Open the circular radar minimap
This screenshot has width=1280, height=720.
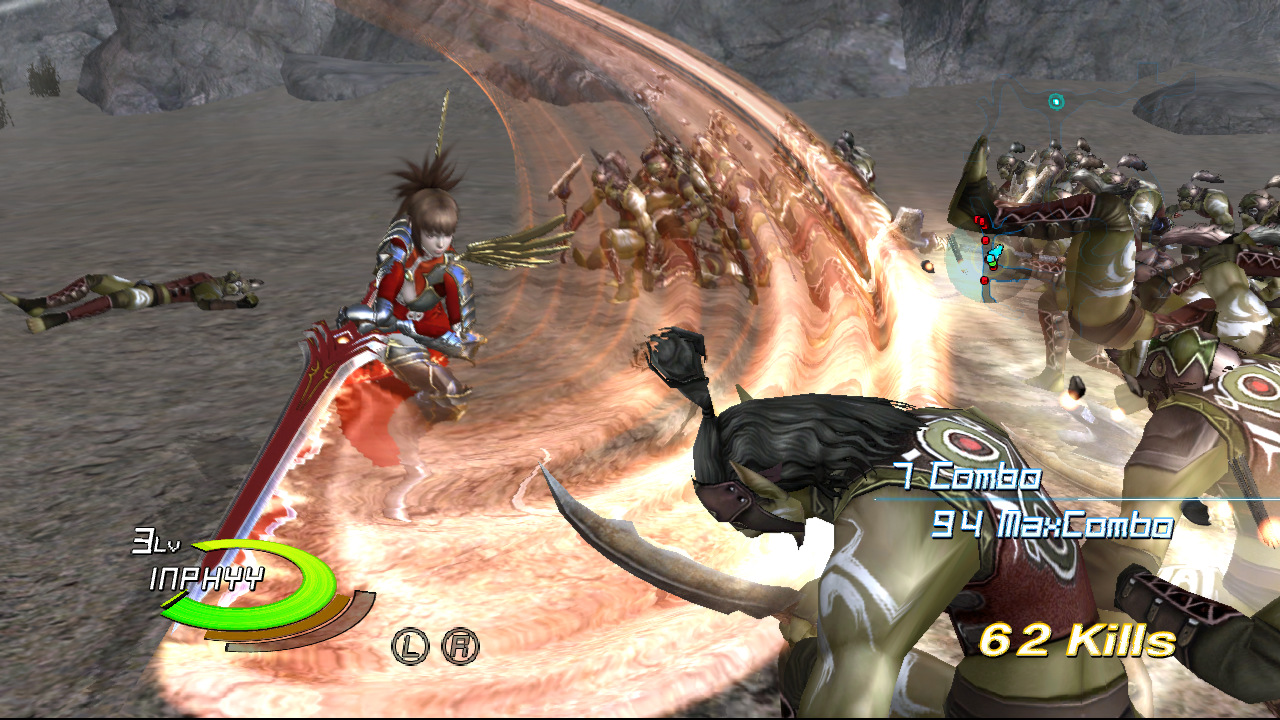tap(988, 262)
